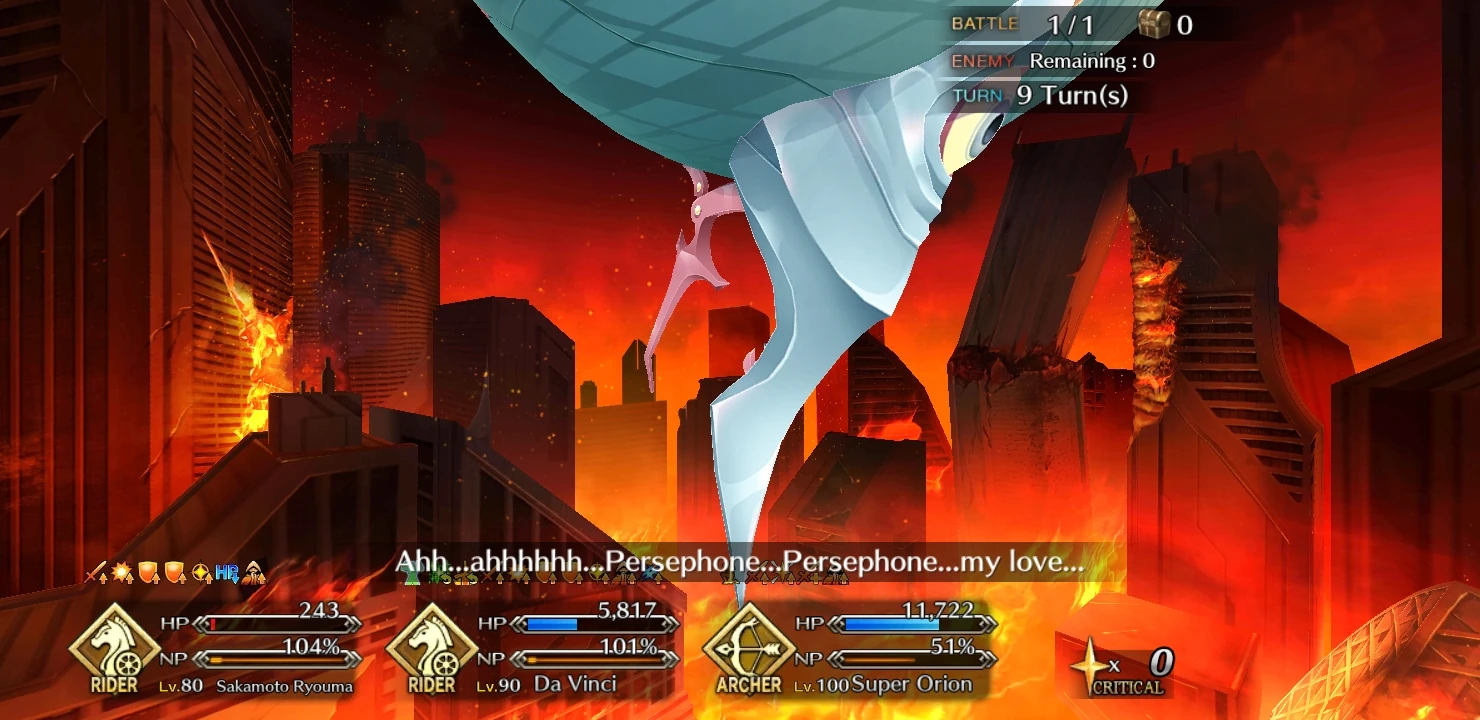Select Sakamoto Ryouma's Rider class icon
1480x720 pixels.
tap(115, 648)
